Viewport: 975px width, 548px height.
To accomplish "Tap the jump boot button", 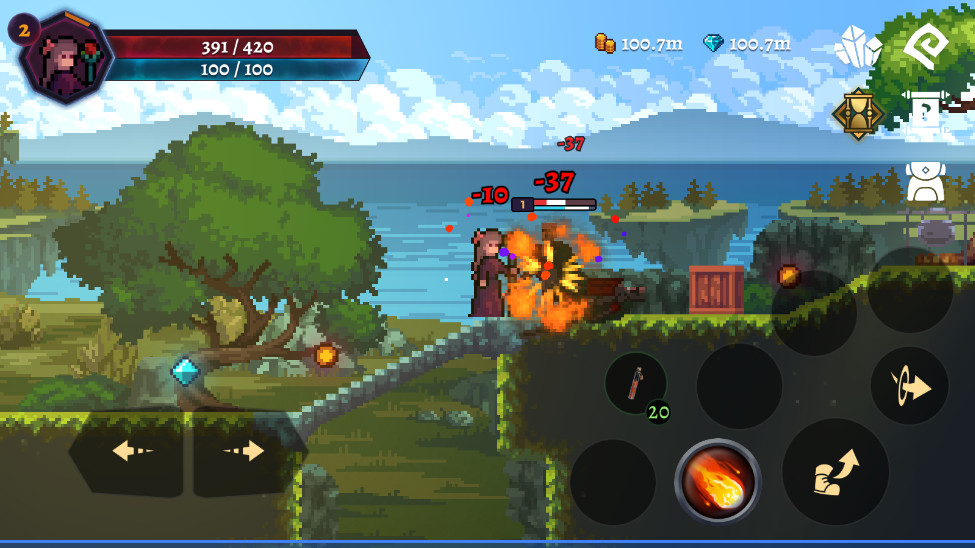I will click(835, 472).
